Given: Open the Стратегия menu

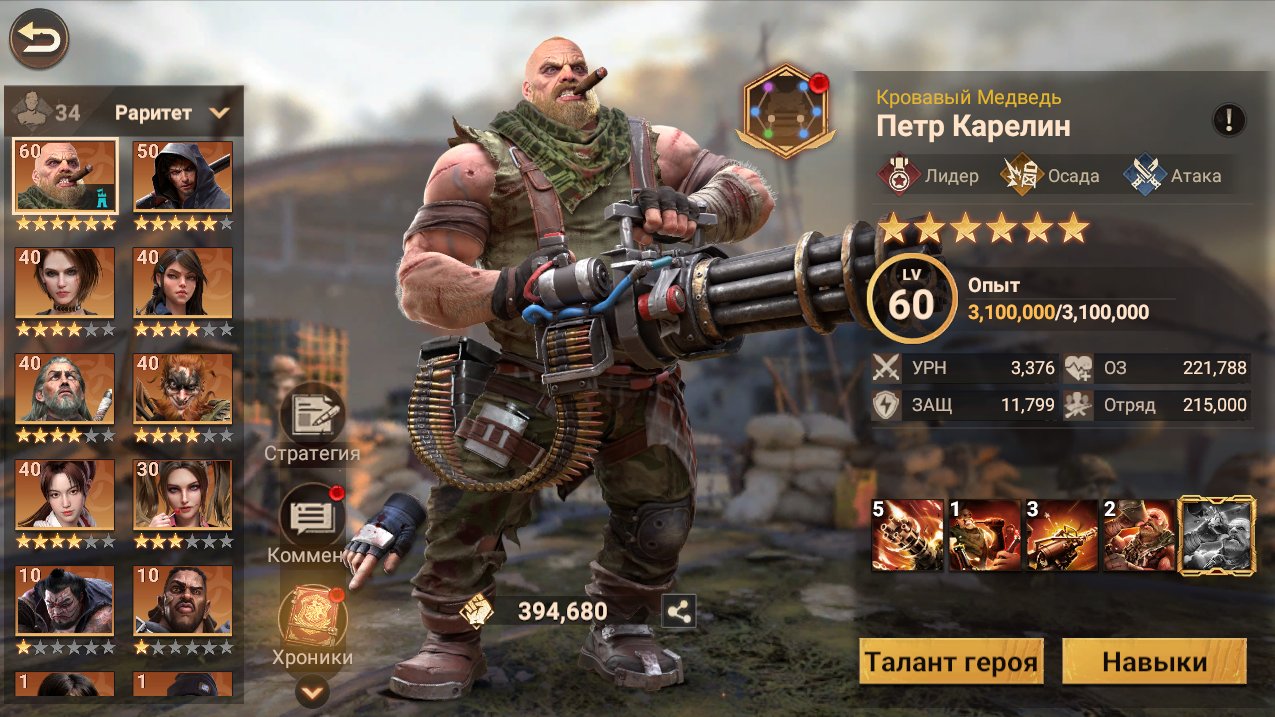Looking at the screenshot, I should [312, 415].
